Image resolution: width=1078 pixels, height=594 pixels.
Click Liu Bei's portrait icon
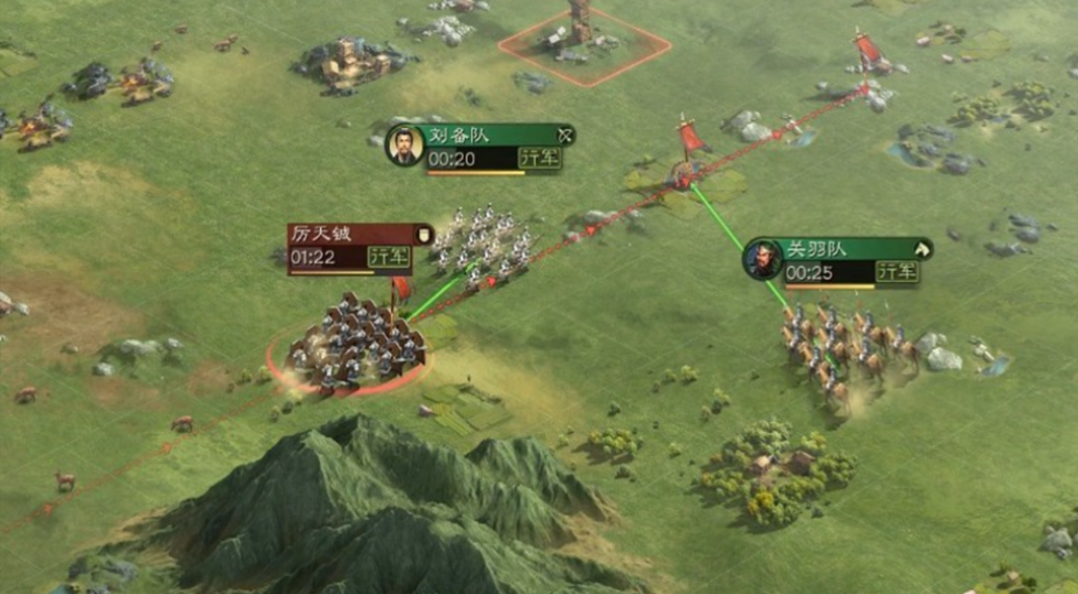point(404,146)
